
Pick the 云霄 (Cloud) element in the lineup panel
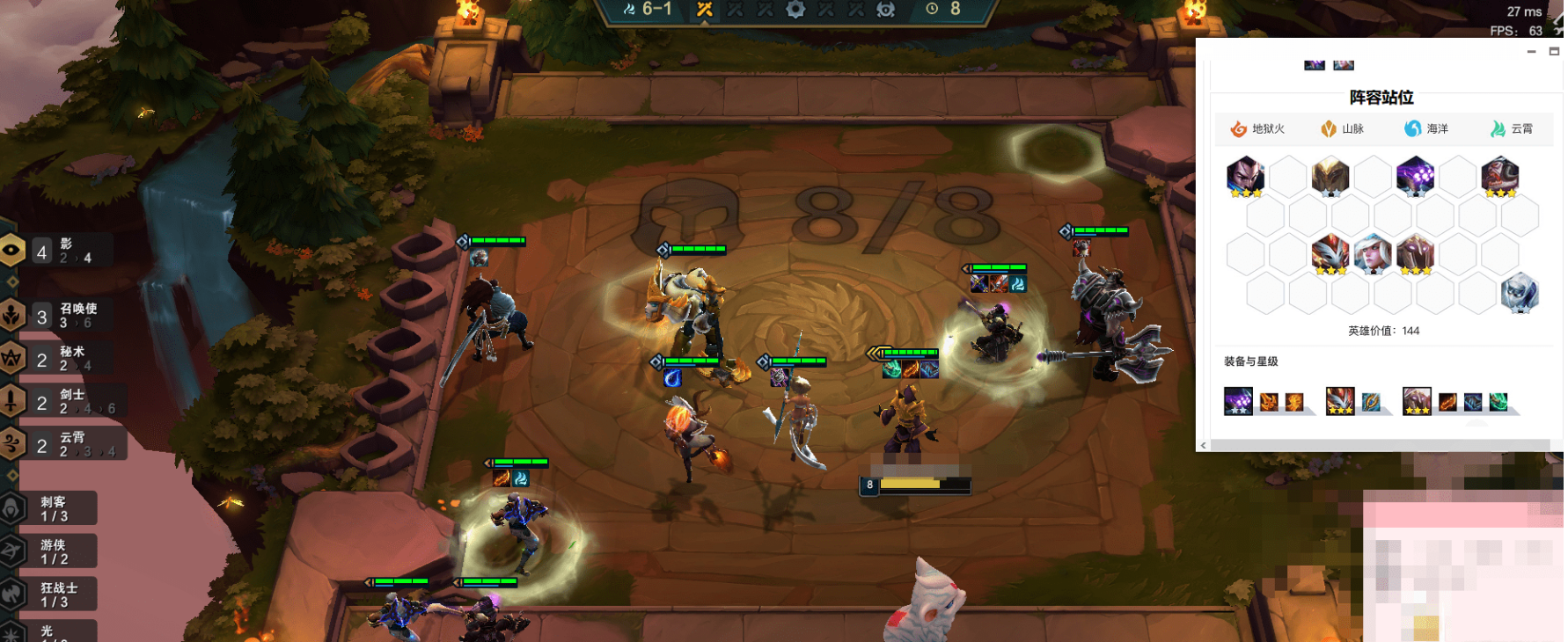1511,129
